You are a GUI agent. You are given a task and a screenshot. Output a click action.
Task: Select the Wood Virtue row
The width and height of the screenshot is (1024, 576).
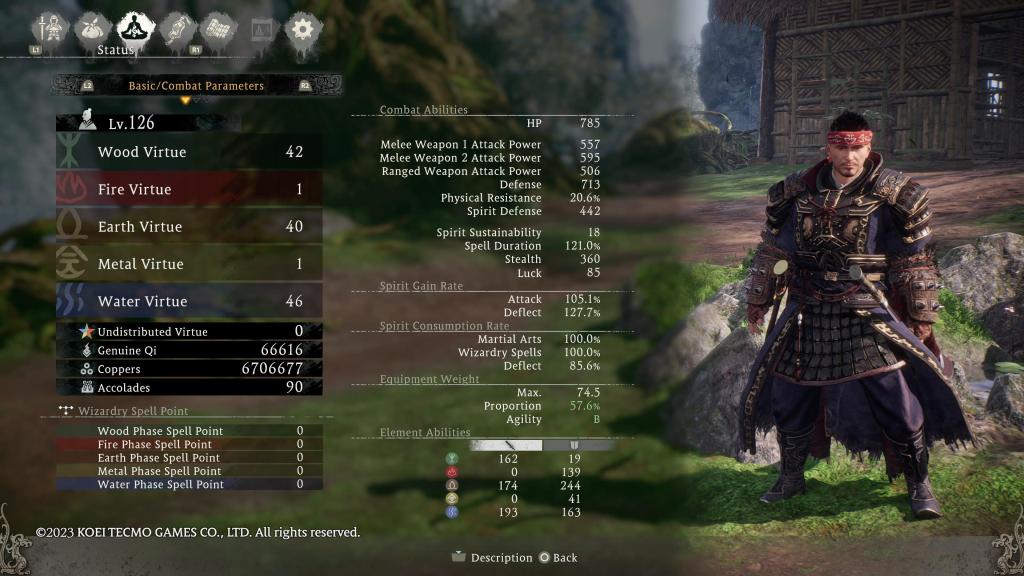[x=189, y=152]
